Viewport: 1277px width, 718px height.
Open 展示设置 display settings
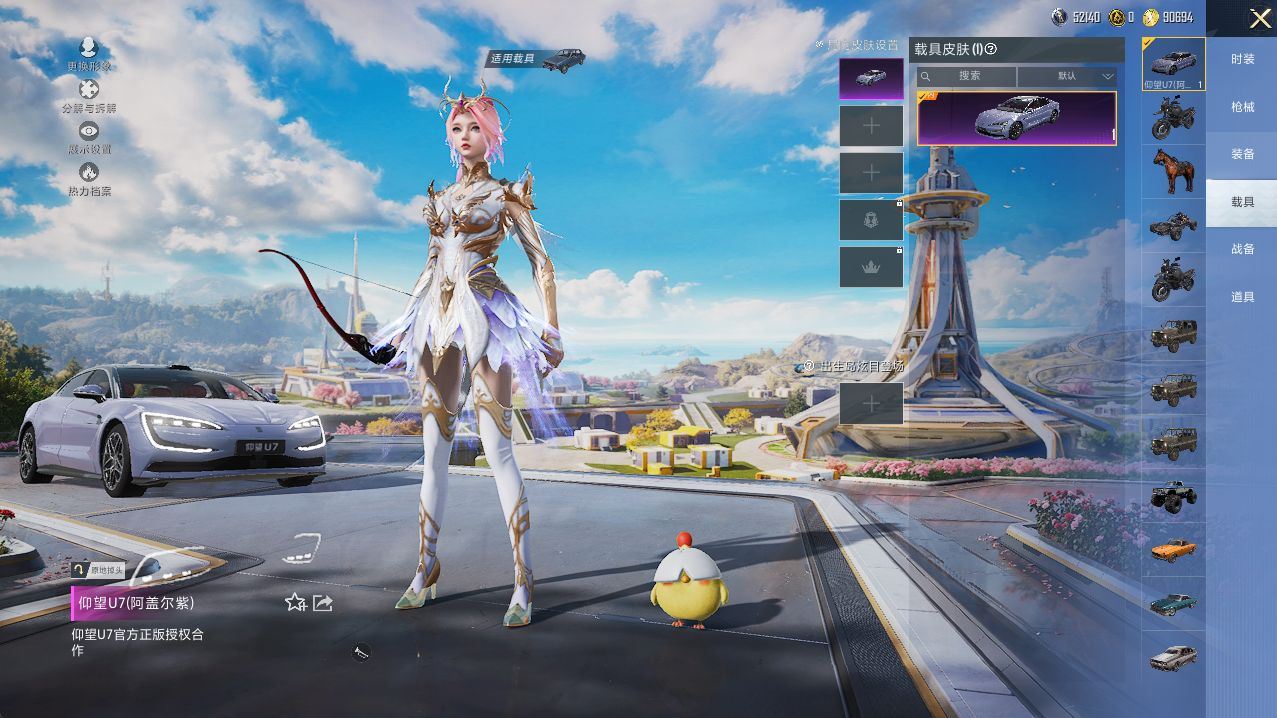click(89, 137)
